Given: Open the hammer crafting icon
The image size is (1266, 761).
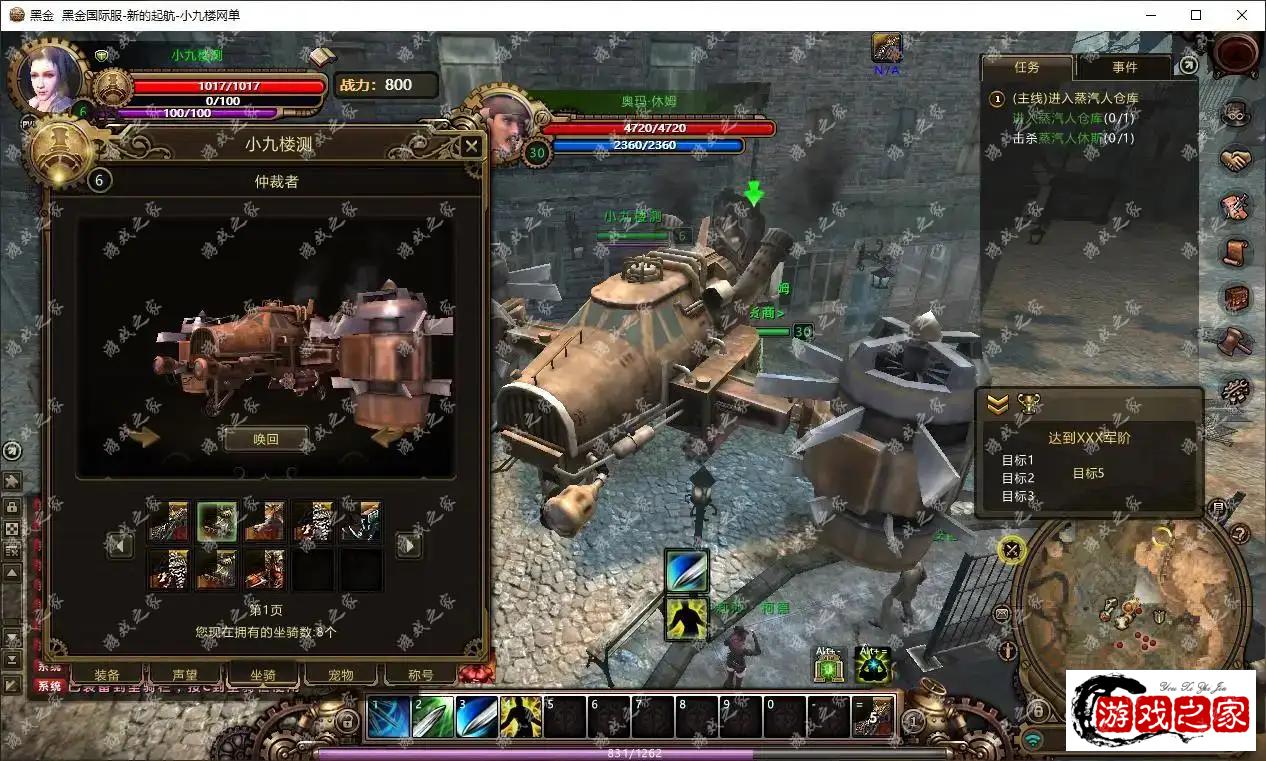Looking at the screenshot, I should tap(1236, 340).
